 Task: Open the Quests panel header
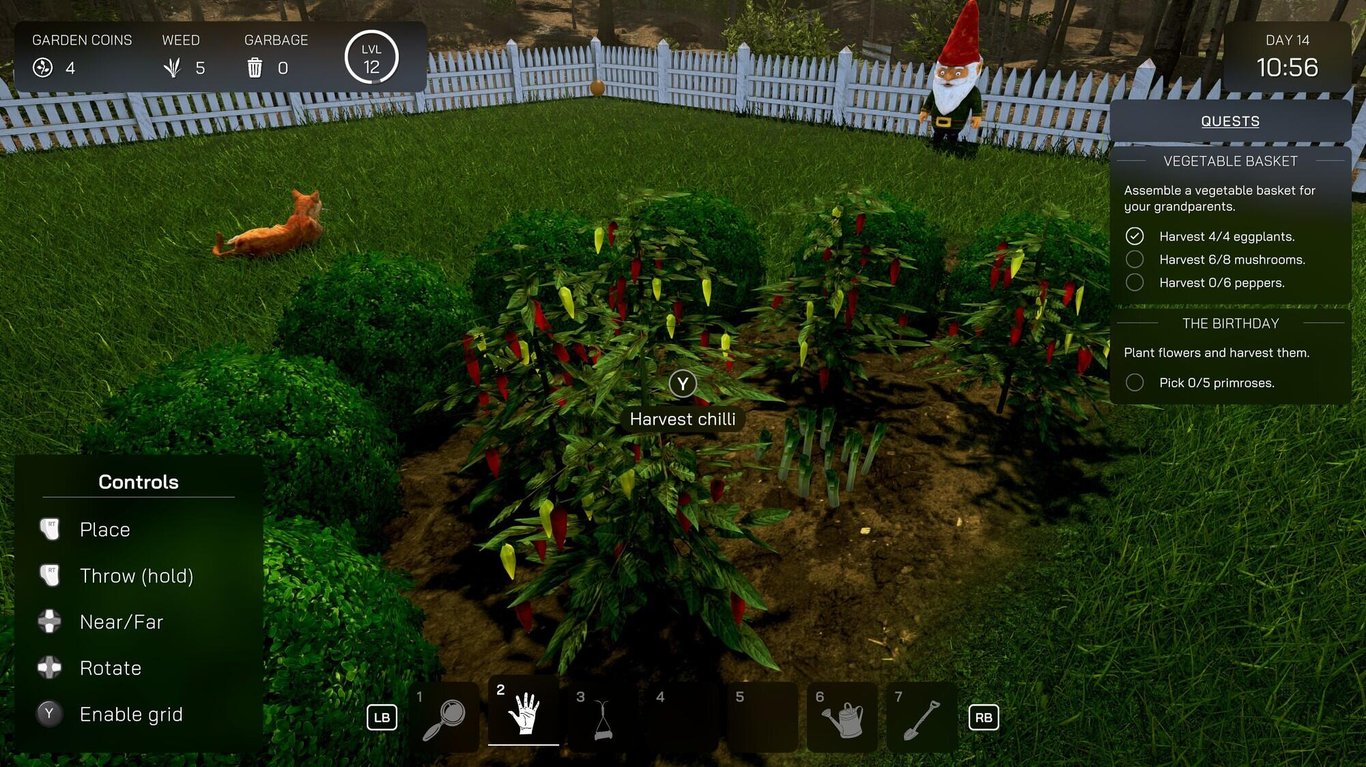click(x=1230, y=120)
